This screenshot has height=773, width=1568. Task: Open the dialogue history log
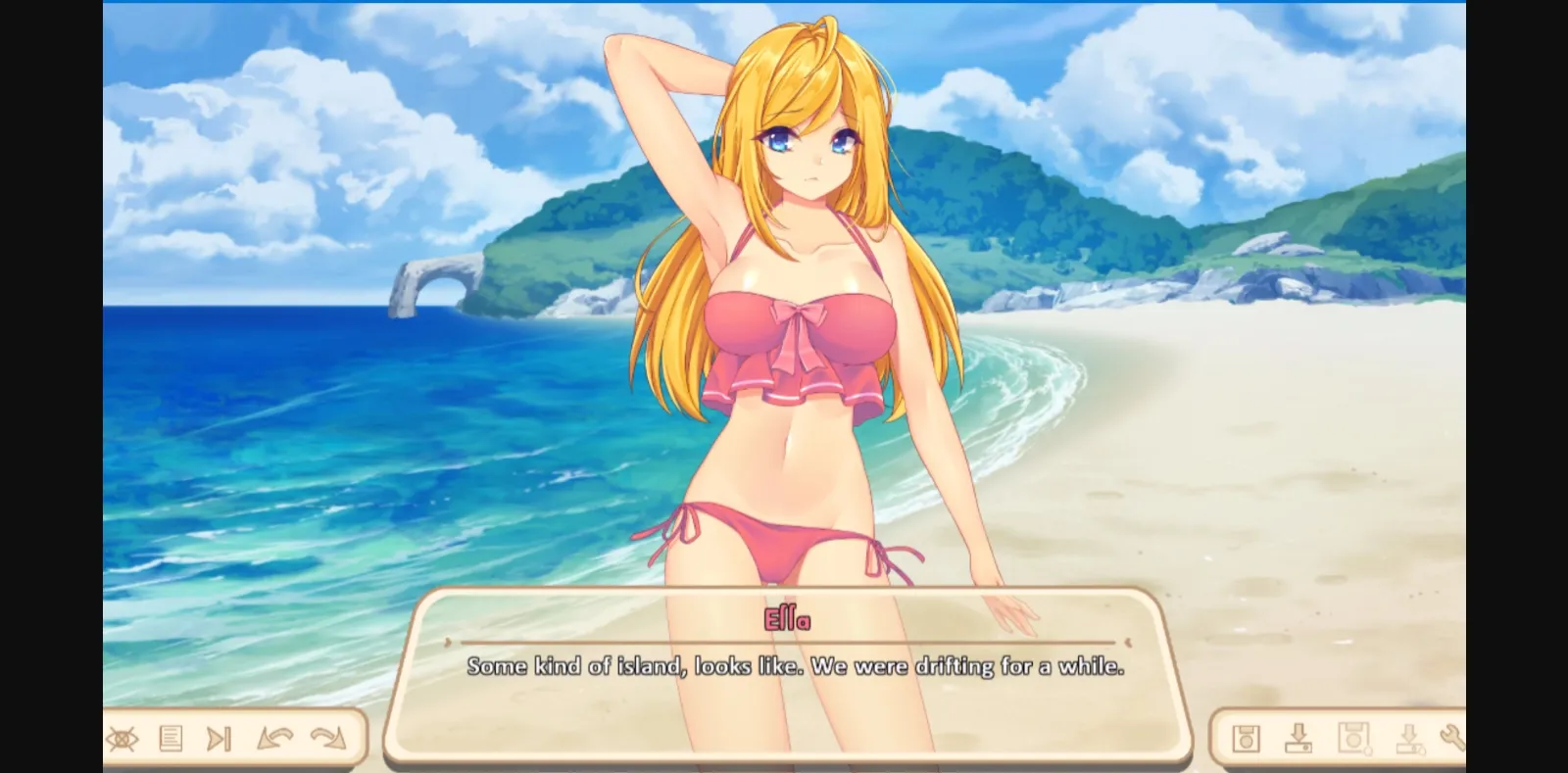point(171,740)
